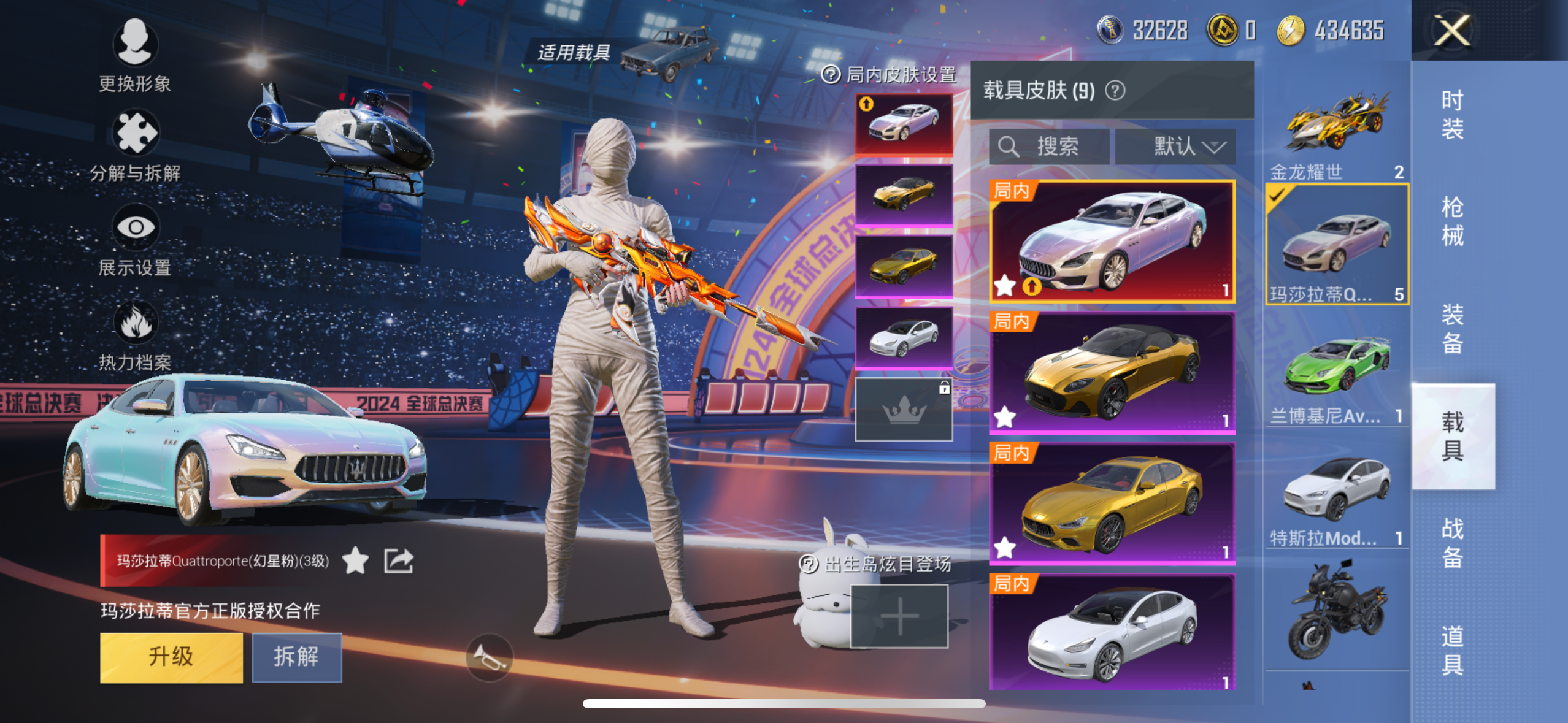Share the vehicle skin via share icon
This screenshot has height=723, width=1568.
pyautogui.click(x=399, y=561)
